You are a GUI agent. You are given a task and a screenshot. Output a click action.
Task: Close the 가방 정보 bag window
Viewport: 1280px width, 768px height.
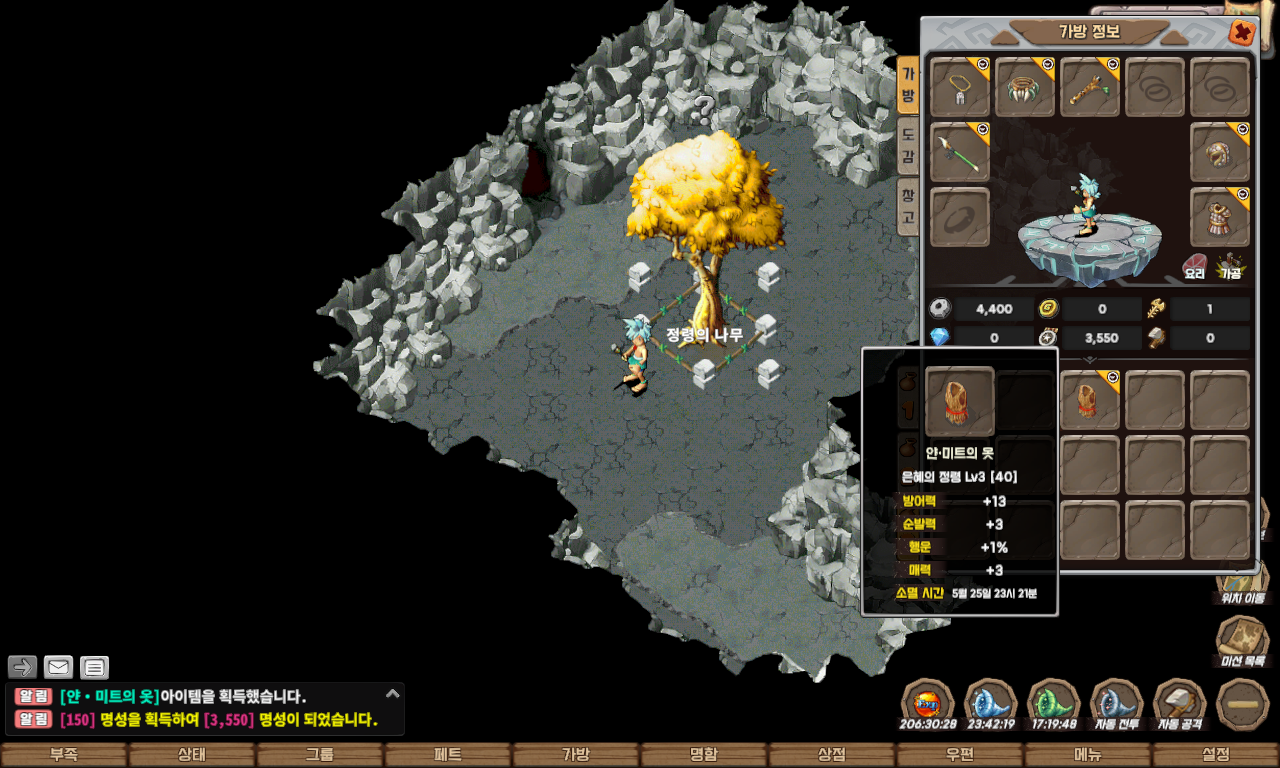[1242, 33]
